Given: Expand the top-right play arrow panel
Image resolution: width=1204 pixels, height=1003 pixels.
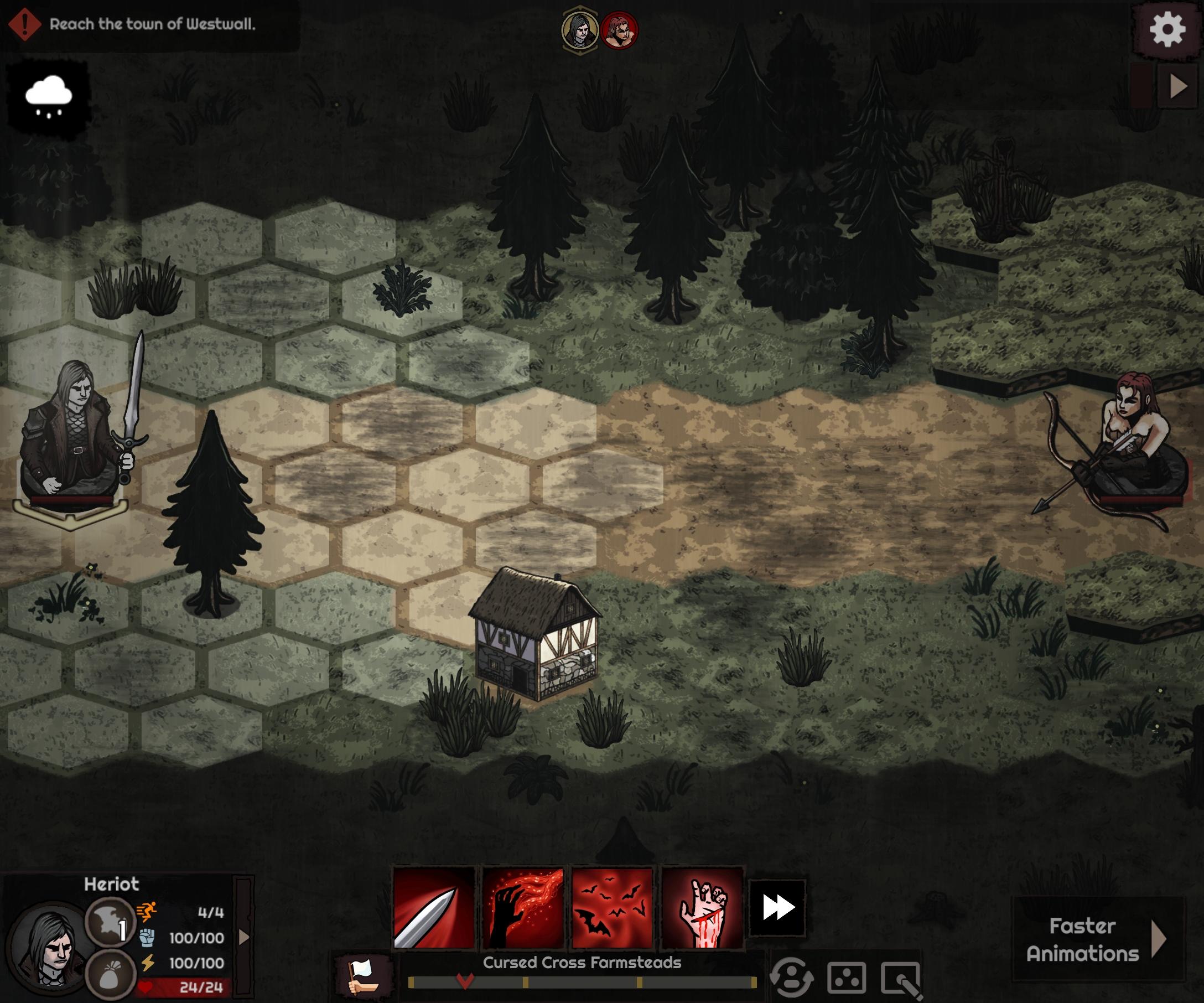Looking at the screenshot, I should click(1178, 86).
